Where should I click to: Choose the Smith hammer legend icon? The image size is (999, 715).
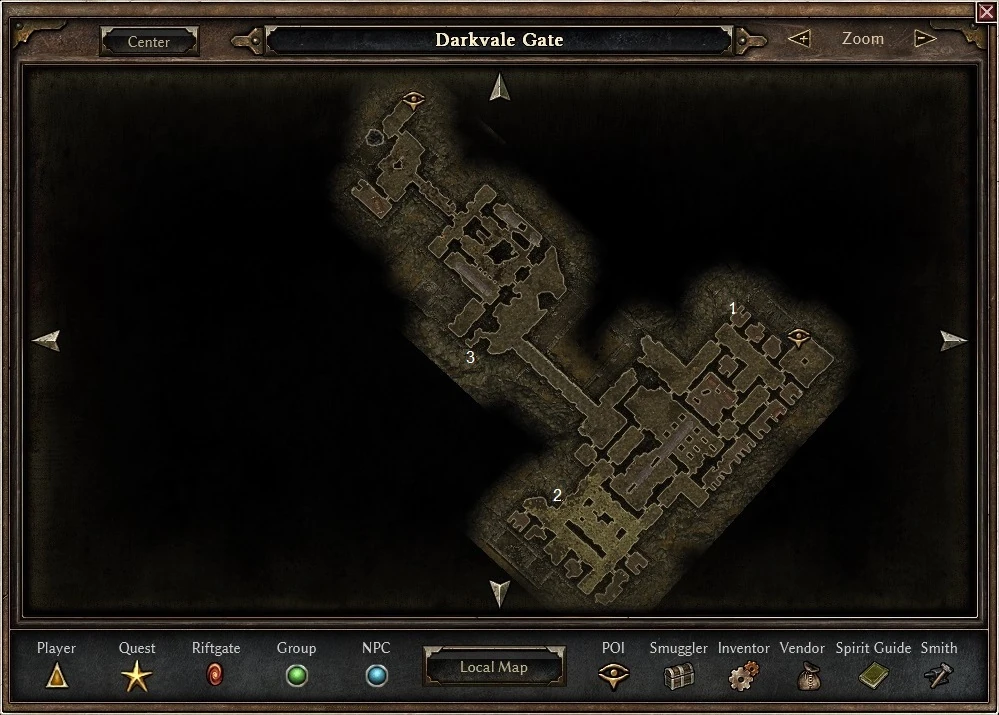(x=938, y=677)
